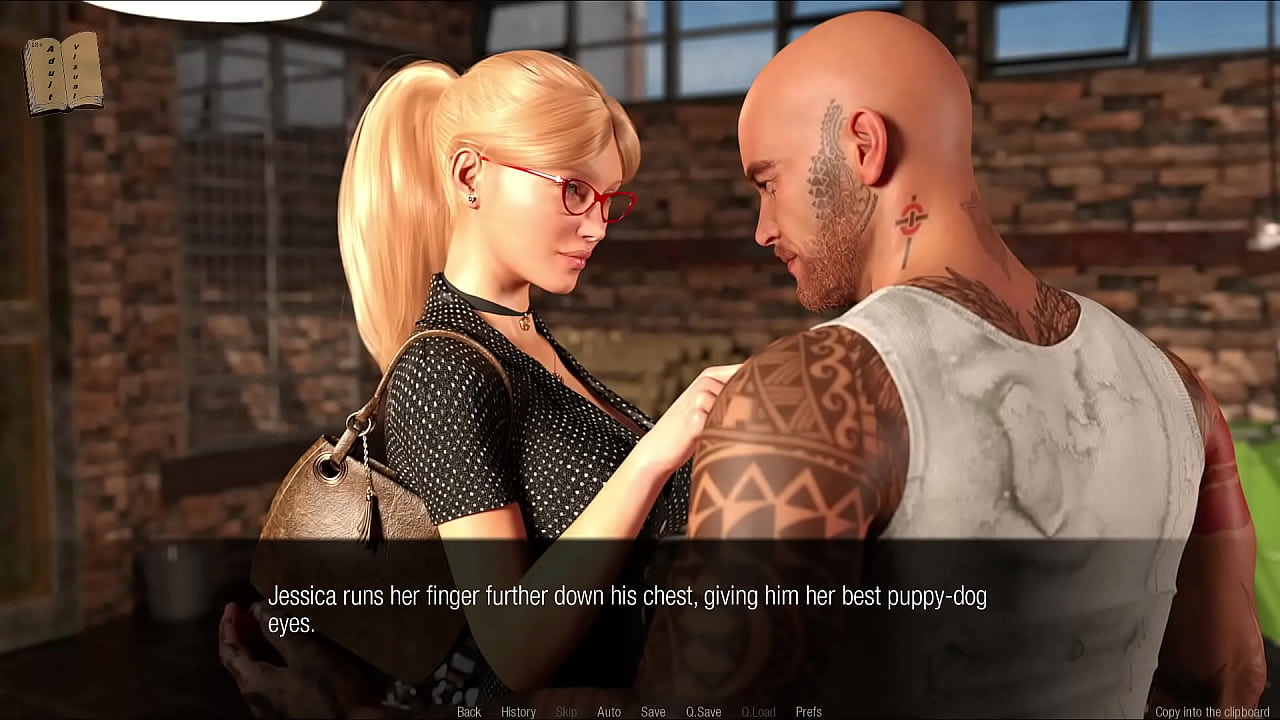Open the Save game screen
Viewport: 1280px width, 720px height.
click(x=653, y=712)
